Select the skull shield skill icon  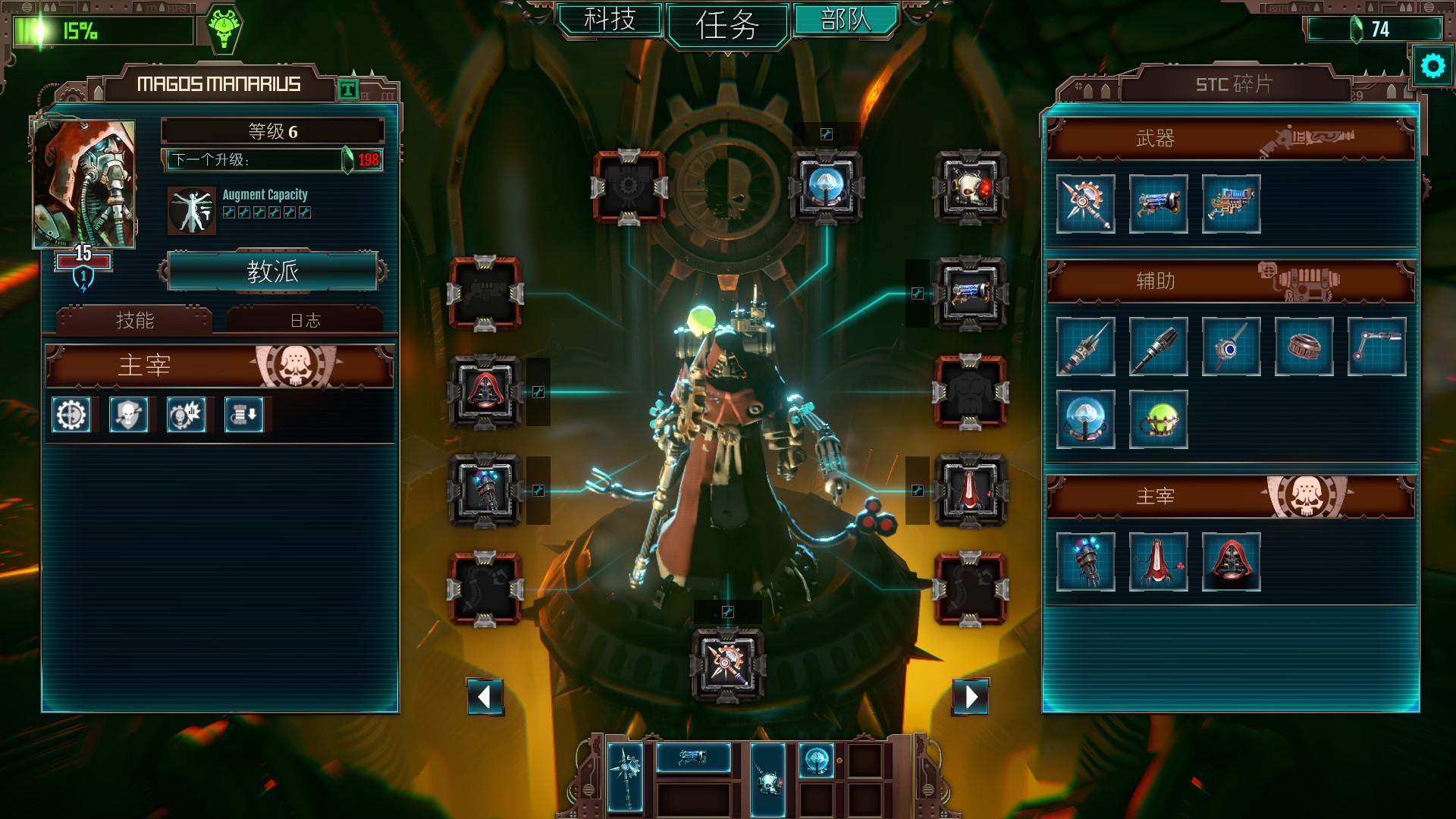pyautogui.click(x=129, y=415)
